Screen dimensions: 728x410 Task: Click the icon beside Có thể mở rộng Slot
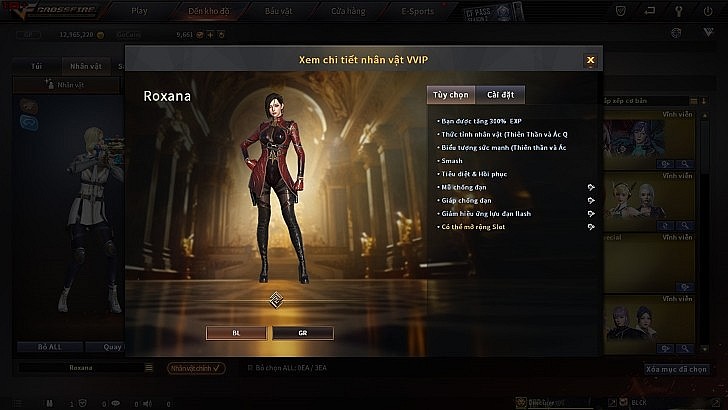(591, 227)
